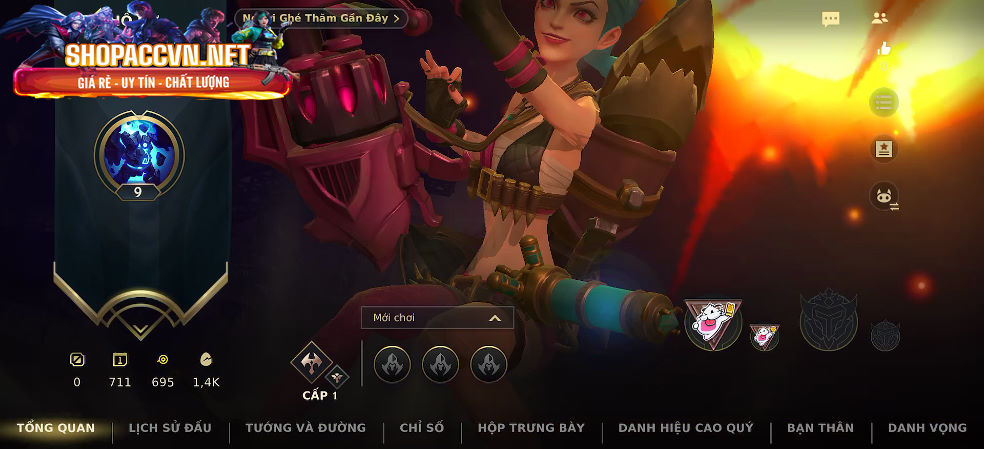Switch to the Bạn Thân tab
Viewport: 984px width, 449px height.
(x=820, y=428)
